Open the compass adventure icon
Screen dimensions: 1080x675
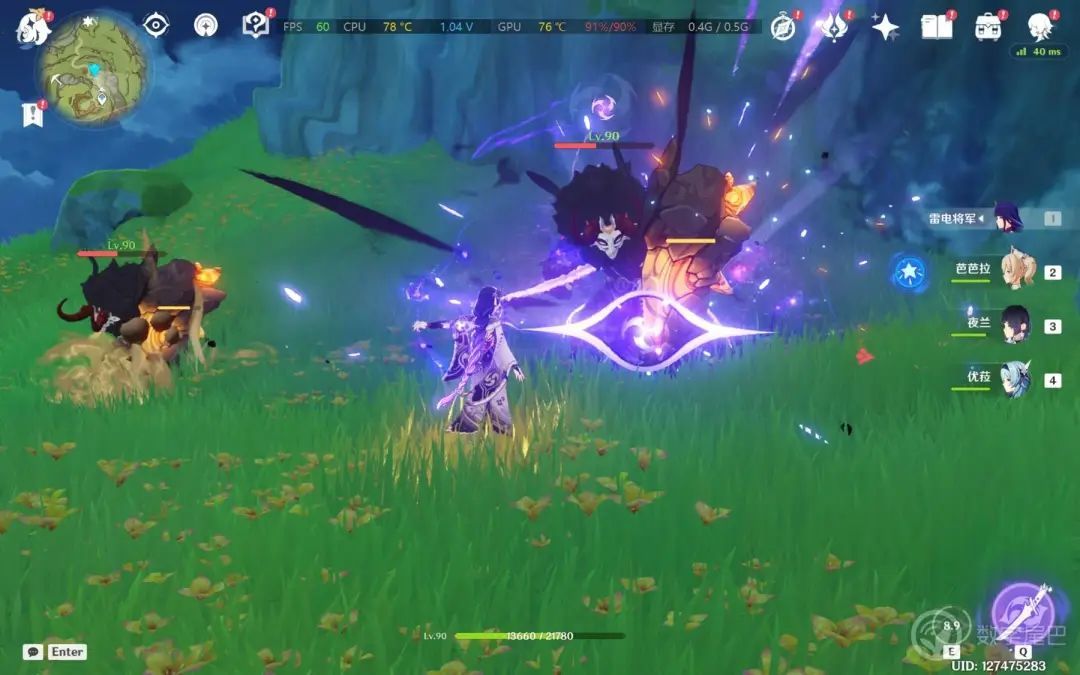tap(783, 27)
